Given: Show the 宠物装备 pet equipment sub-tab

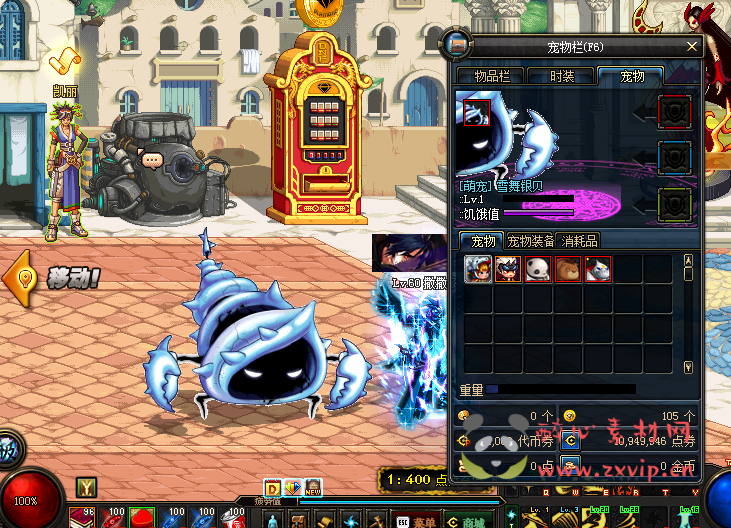Looking at the screenshot, I should tap(530, 241).
